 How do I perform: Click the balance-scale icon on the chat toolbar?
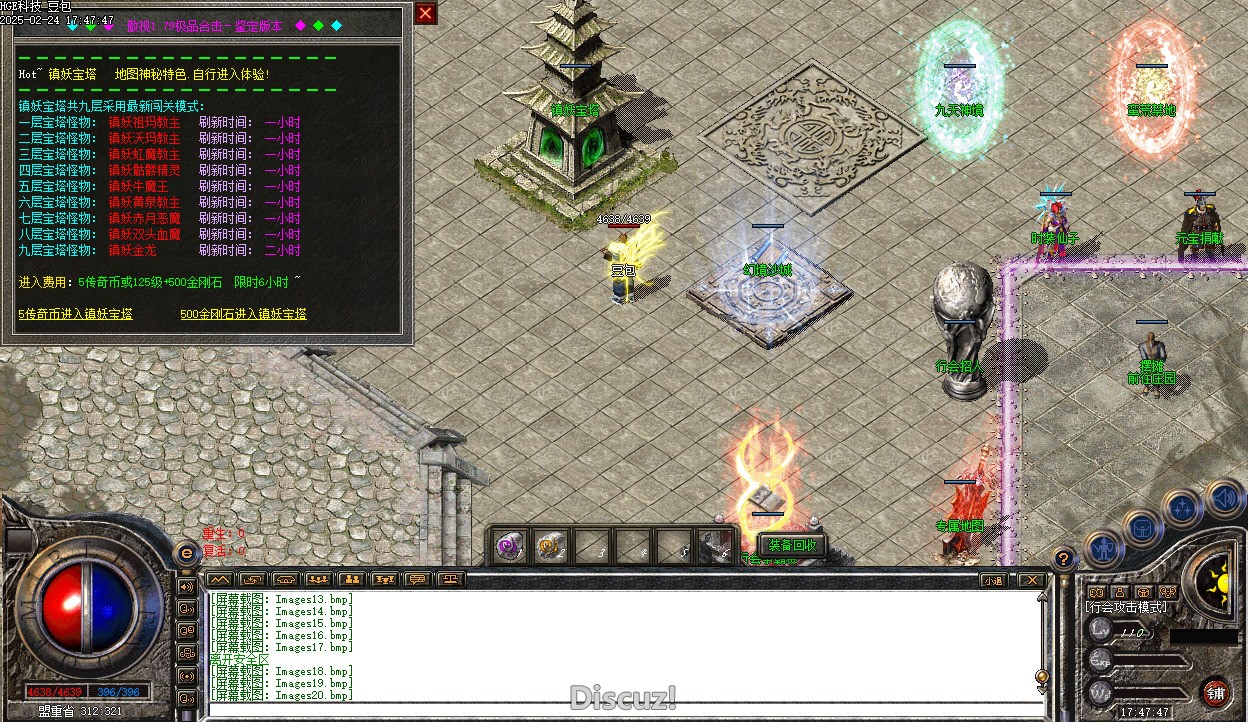[451, 579]
